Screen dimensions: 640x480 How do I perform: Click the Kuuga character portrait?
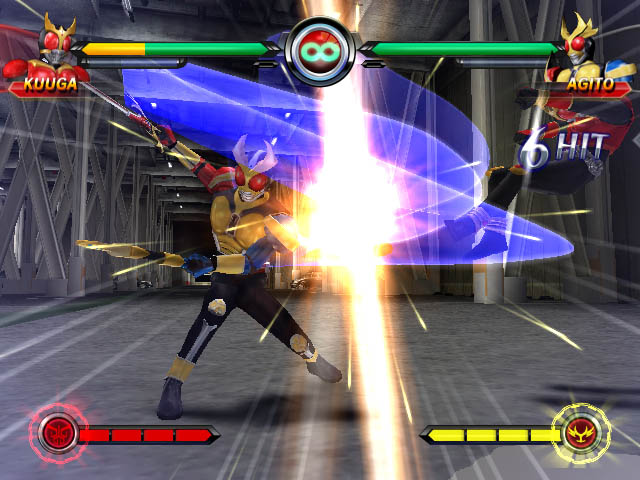pos(56,47)
